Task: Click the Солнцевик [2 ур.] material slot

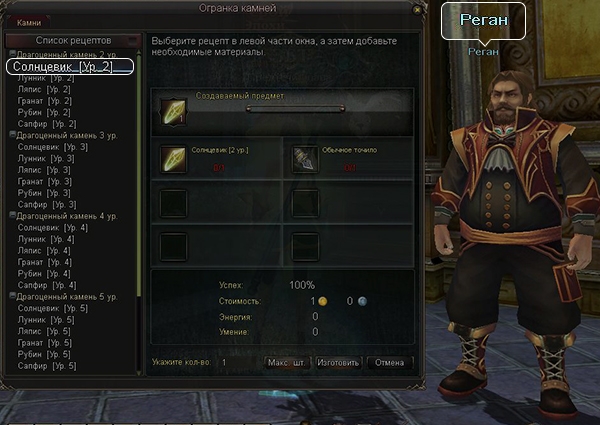Action: click(x=174, y=159)
